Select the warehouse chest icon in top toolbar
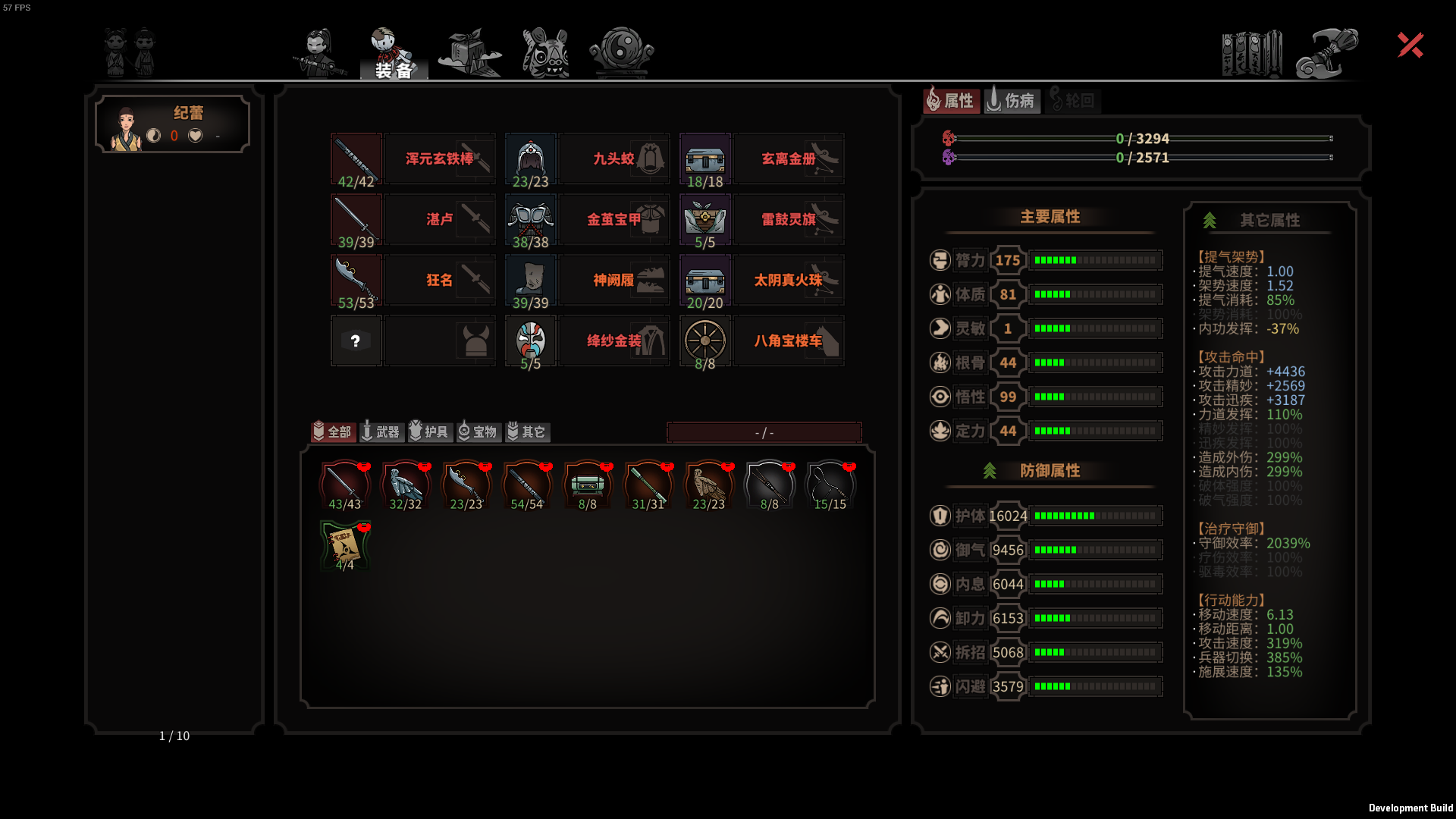The width and height of the screenshot is (1456, 819). coord(468,51)
